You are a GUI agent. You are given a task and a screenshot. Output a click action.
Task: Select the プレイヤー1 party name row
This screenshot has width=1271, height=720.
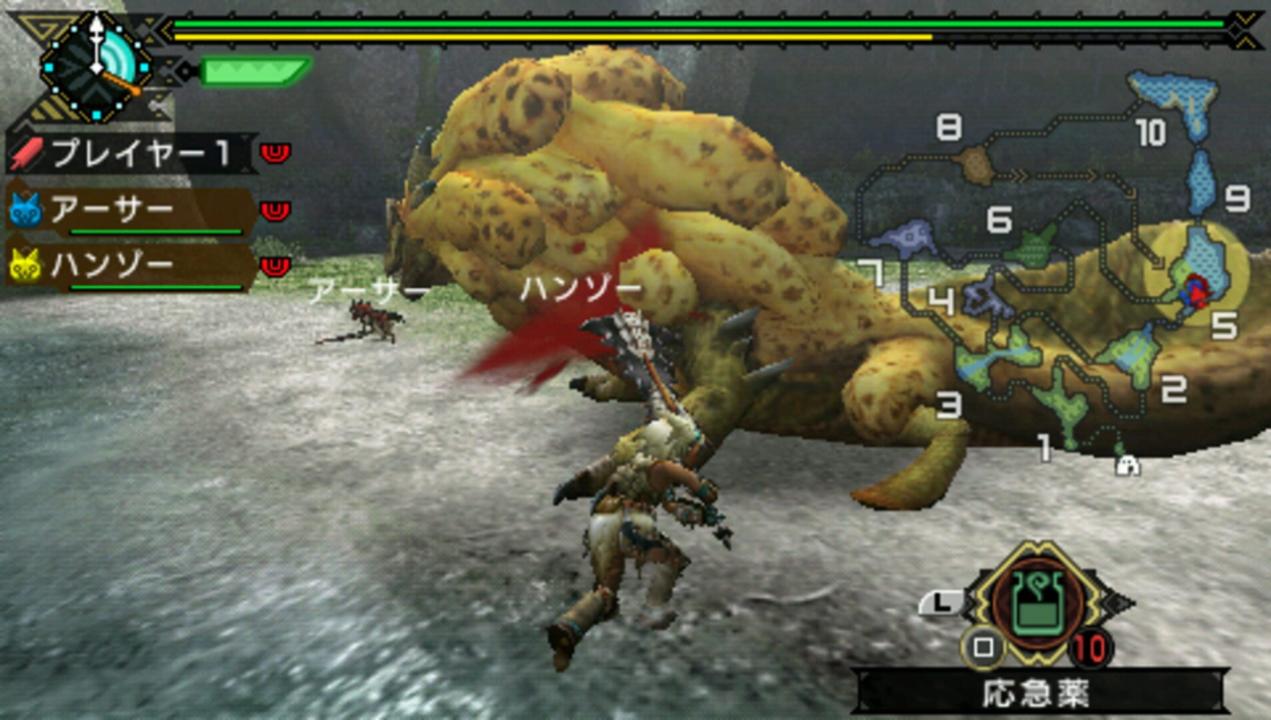pos(132,154)
